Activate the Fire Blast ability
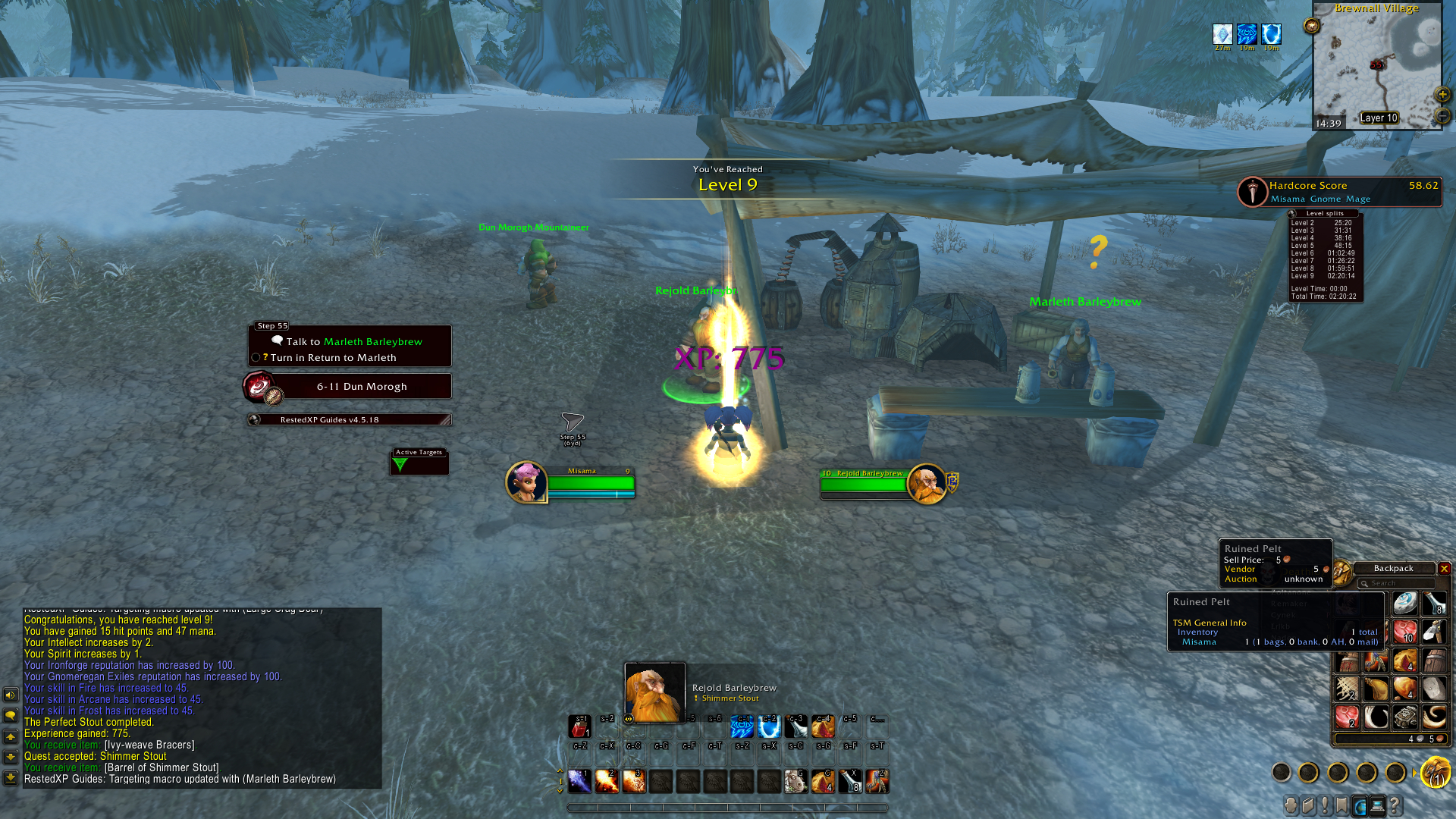The width and height of the screenshot is (1456, 819). point(634,781)
